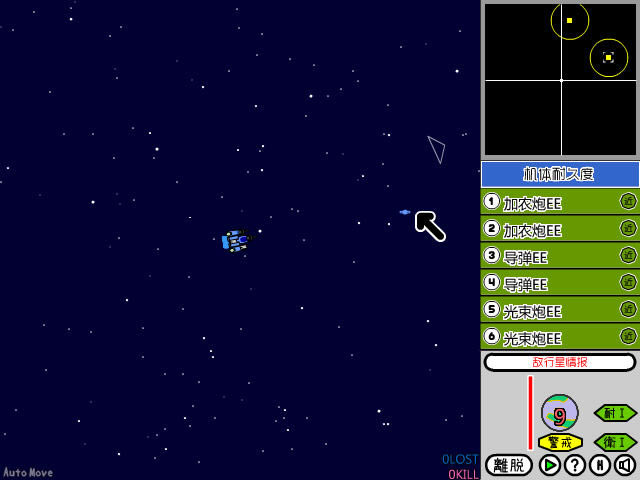Select weapon slot 2 加农炮EE

pos(548,229)
